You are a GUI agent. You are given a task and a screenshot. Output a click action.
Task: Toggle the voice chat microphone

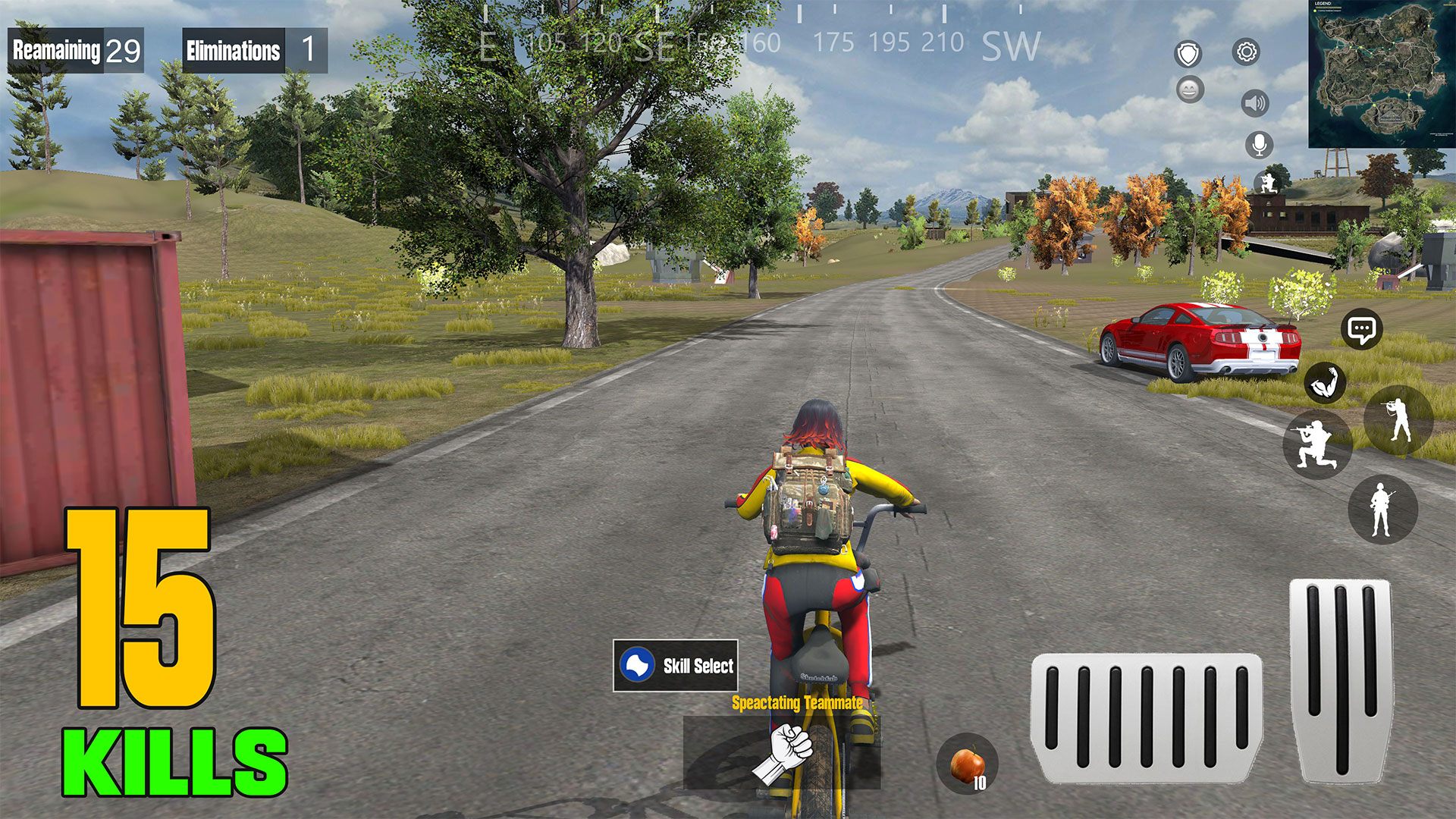pos(1259,143)
